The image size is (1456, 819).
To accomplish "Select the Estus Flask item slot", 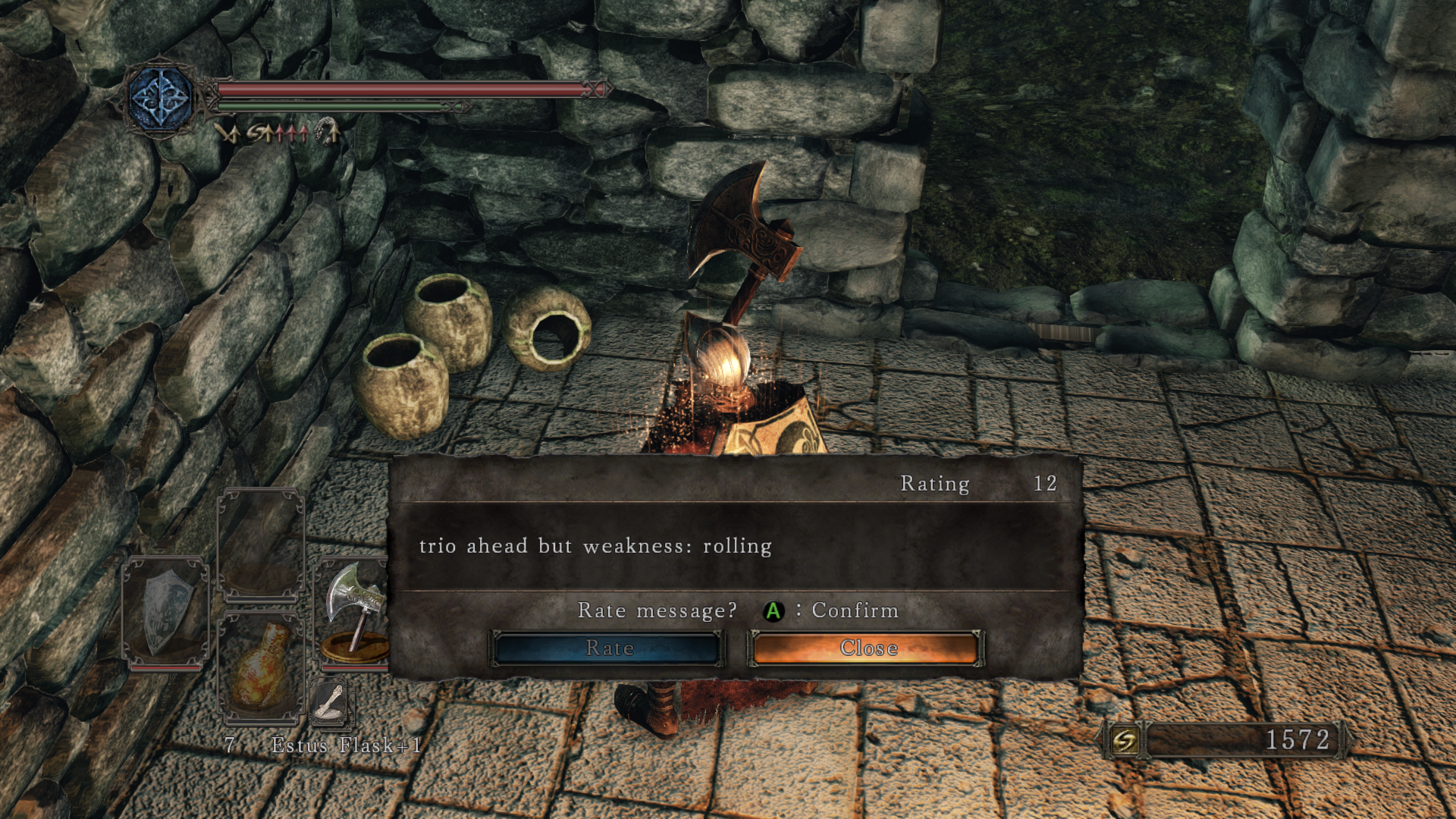I will (x=260, y=665).
